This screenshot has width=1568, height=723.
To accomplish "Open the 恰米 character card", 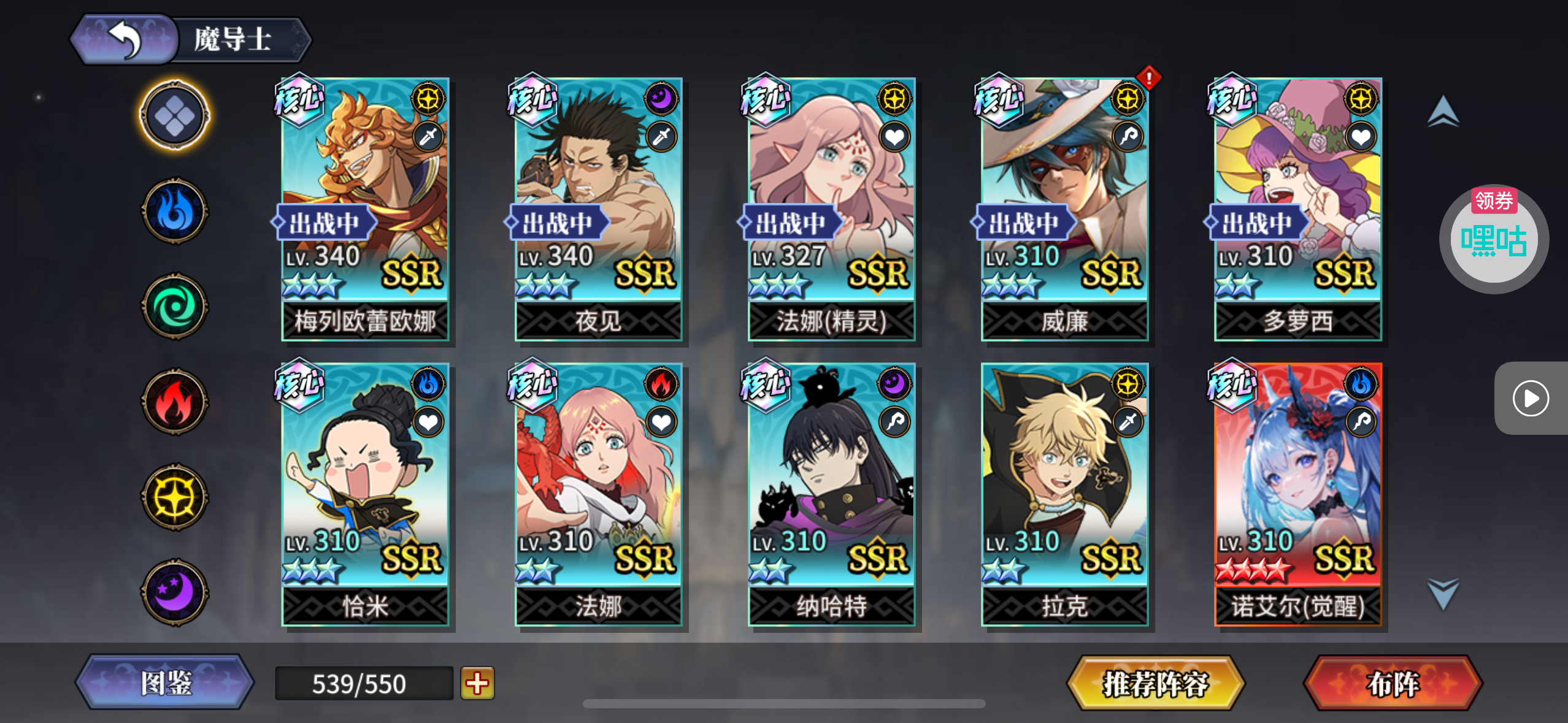I will point(365,494).
